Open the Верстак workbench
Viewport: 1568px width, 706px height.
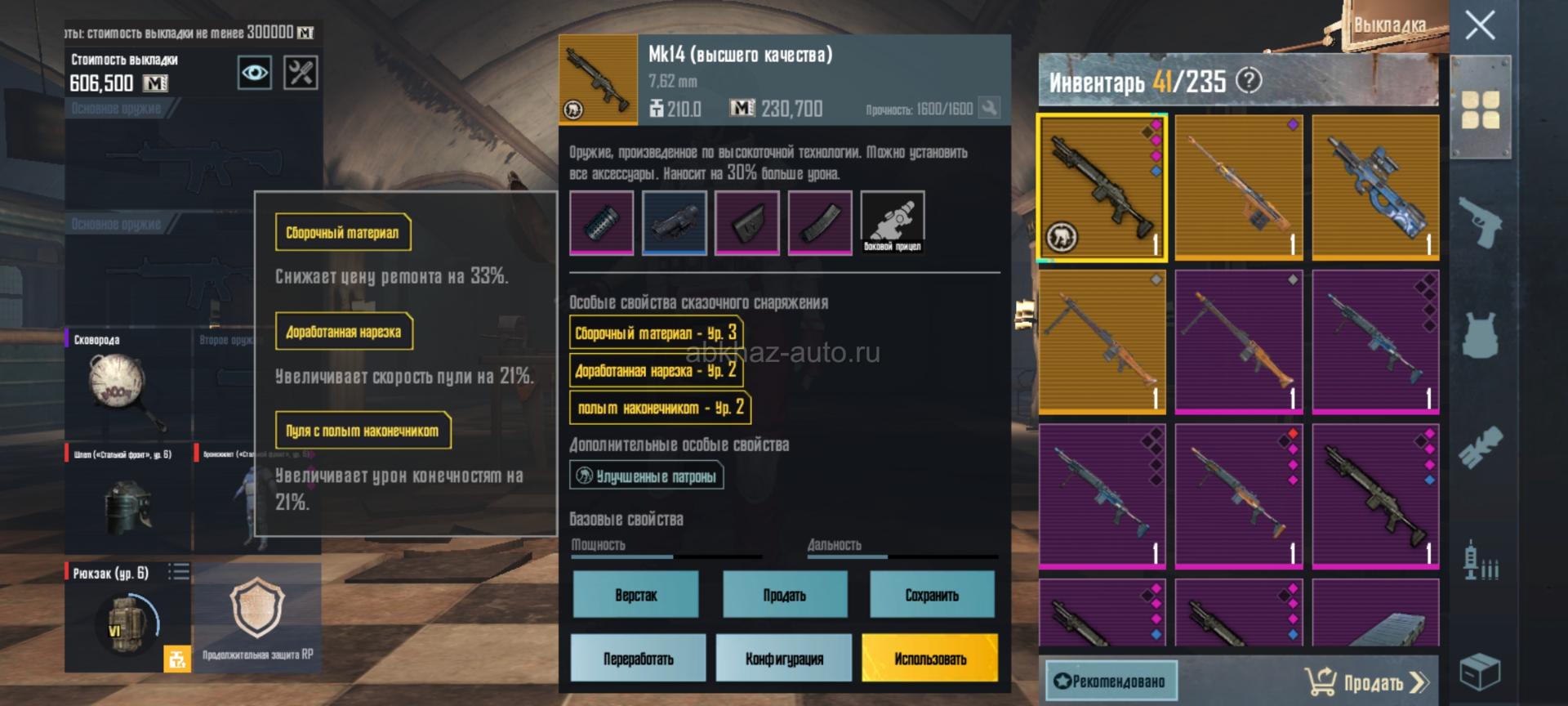635,595
